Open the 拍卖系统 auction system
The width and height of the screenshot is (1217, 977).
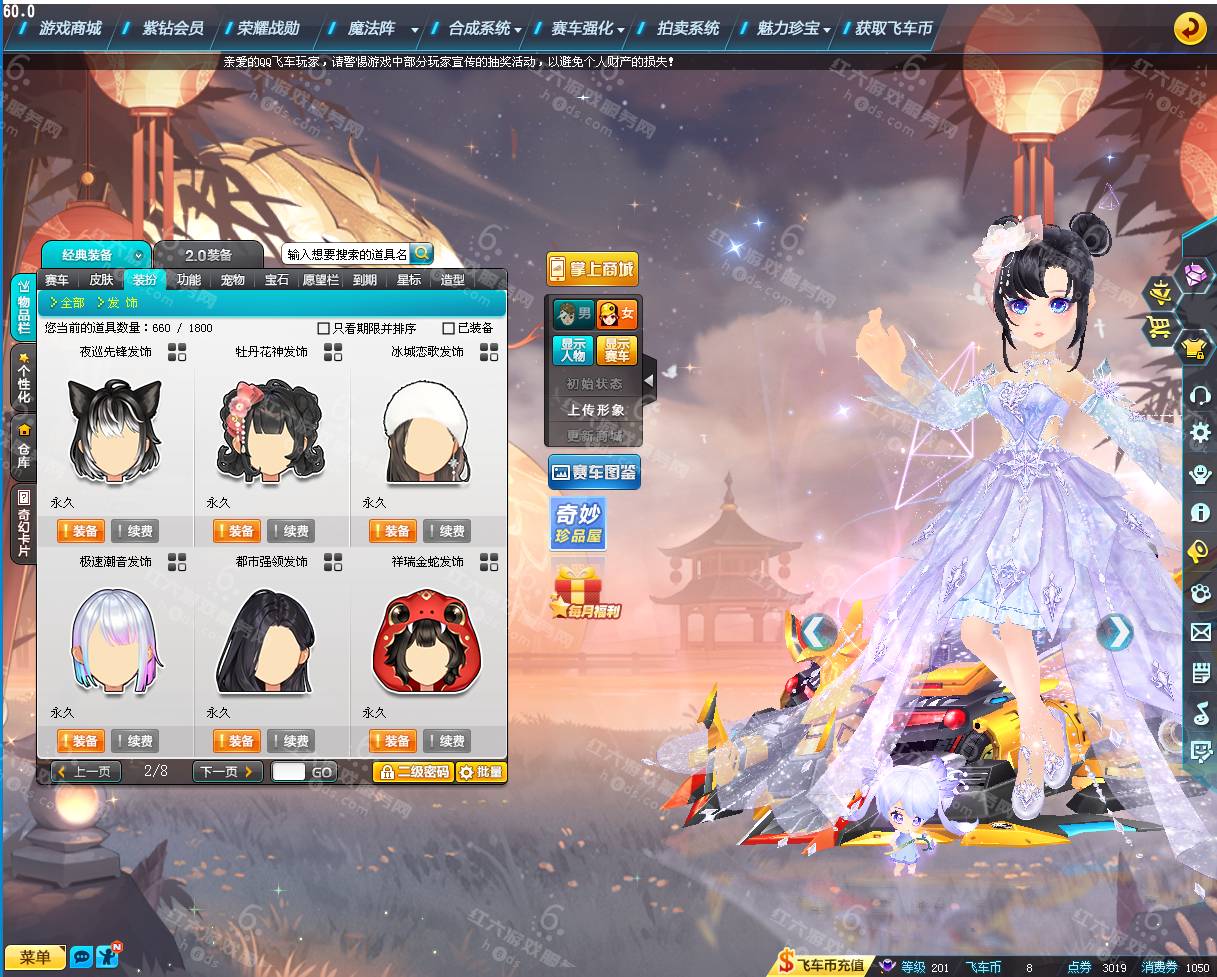[688, 29]
